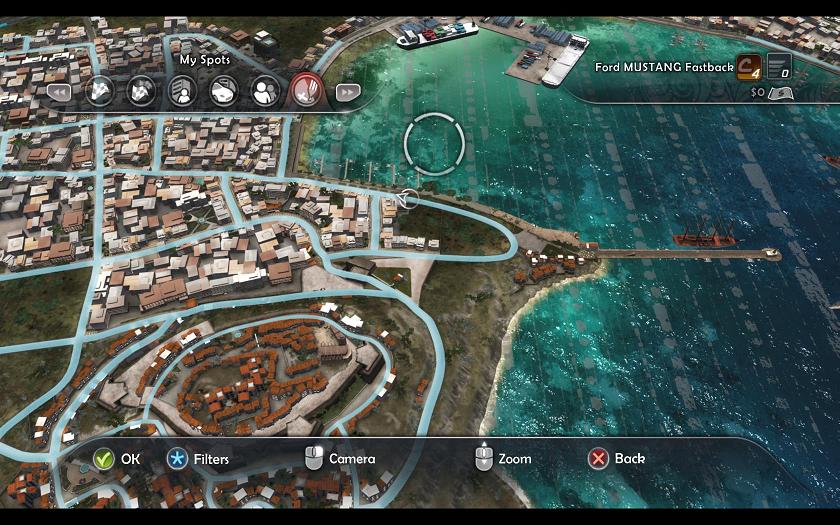Choose the building with person icon
840x525 pixels.
(182, 92)
